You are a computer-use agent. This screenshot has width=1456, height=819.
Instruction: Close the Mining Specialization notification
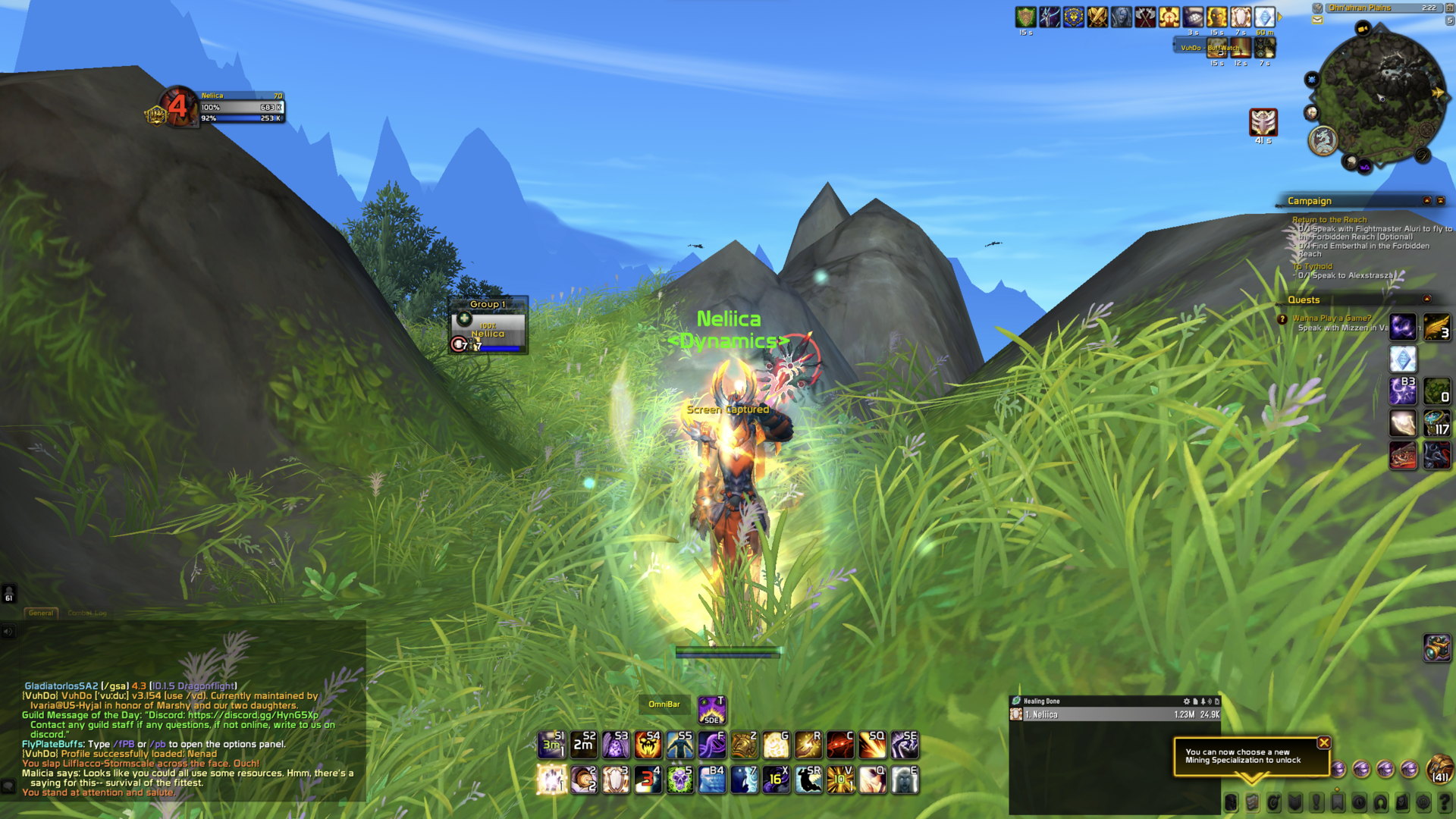1324,743
